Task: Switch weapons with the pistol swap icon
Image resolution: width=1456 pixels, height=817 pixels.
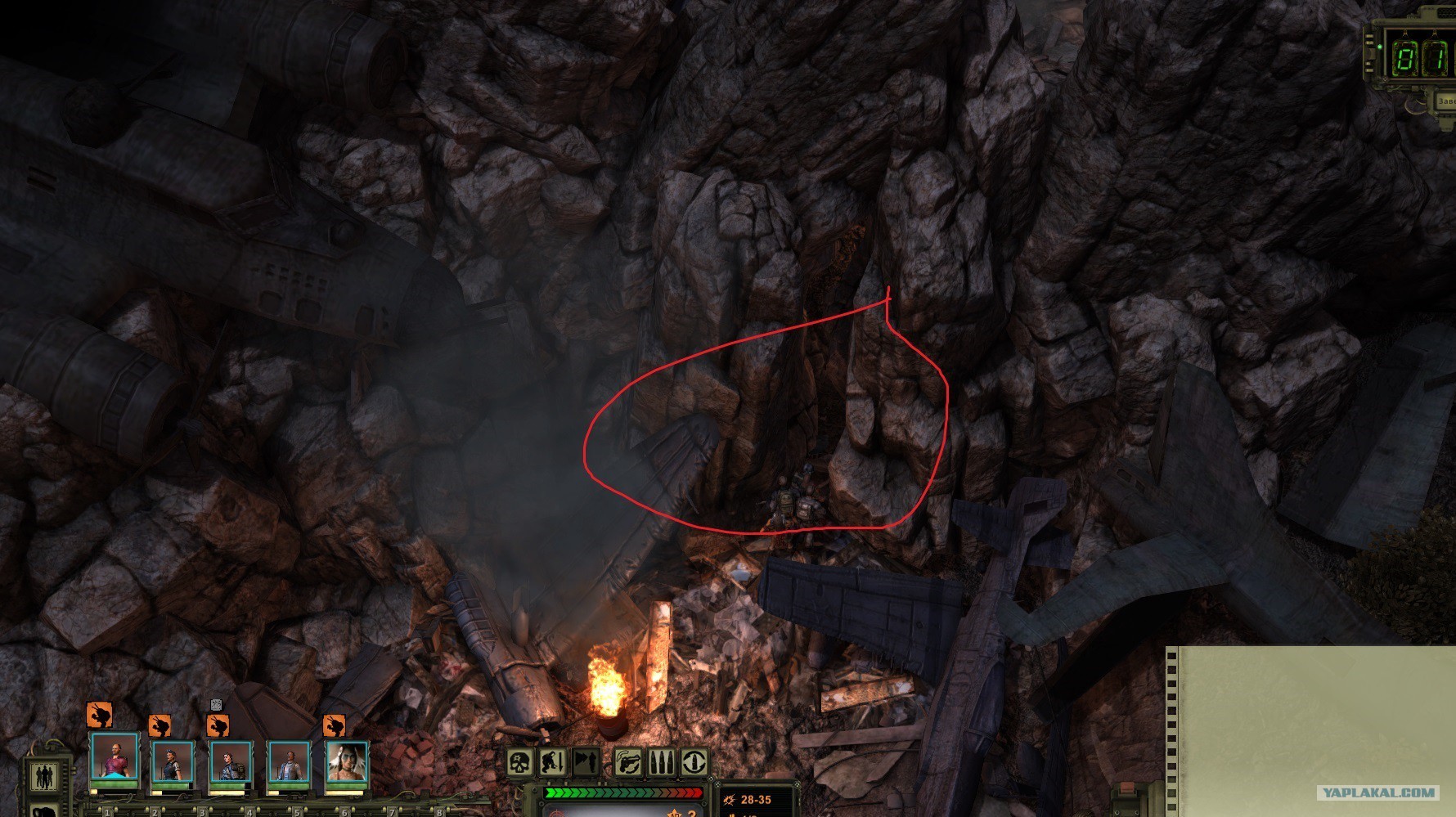Action: pos(629,762)
